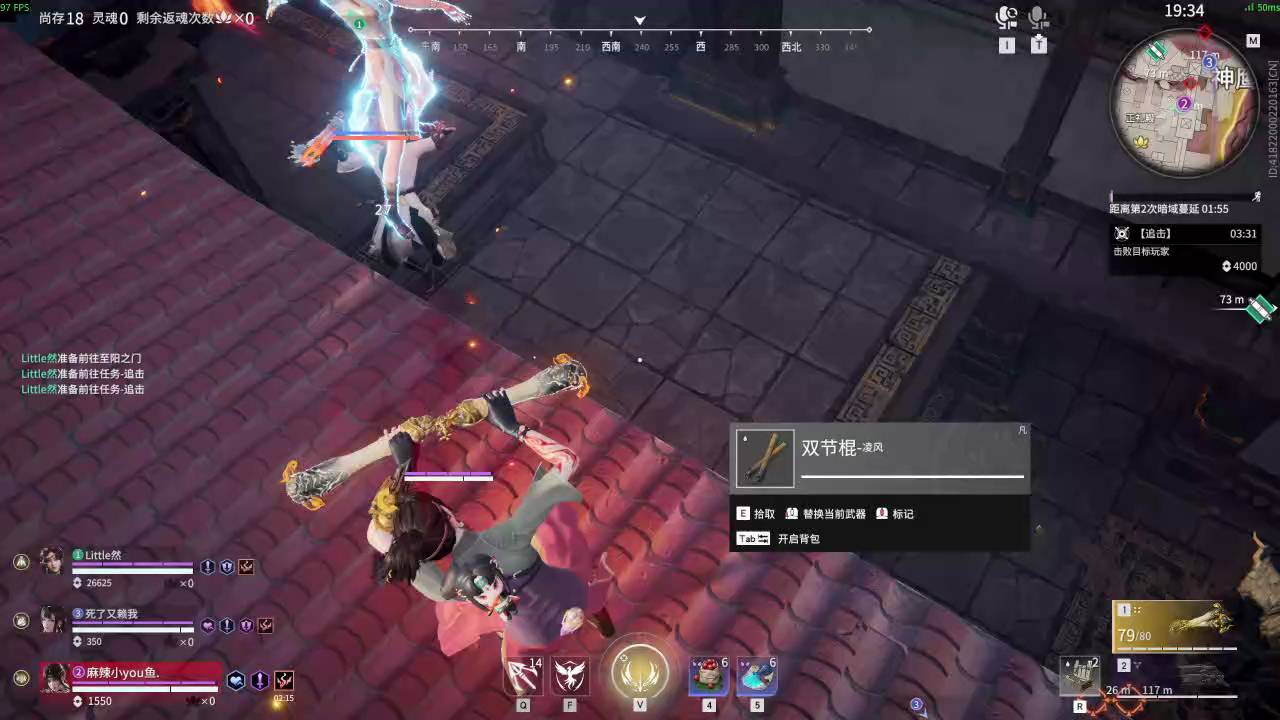Click the glowing V ability icon
Image resolution: width=1280 pixels, height=720 pixels.
pos(639,673)
